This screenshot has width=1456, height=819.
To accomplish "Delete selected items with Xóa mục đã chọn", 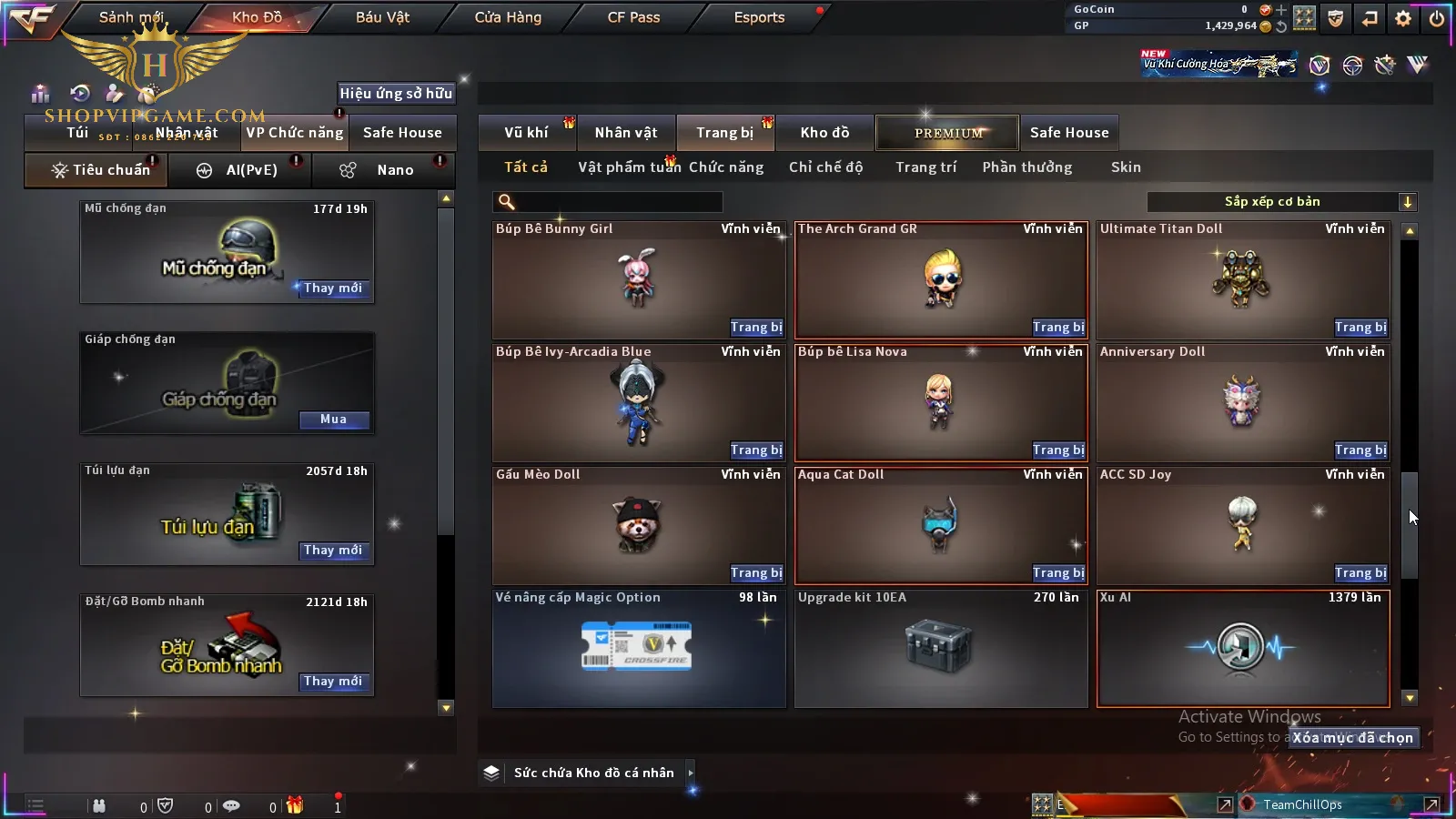I will [x=1353, y=738].
